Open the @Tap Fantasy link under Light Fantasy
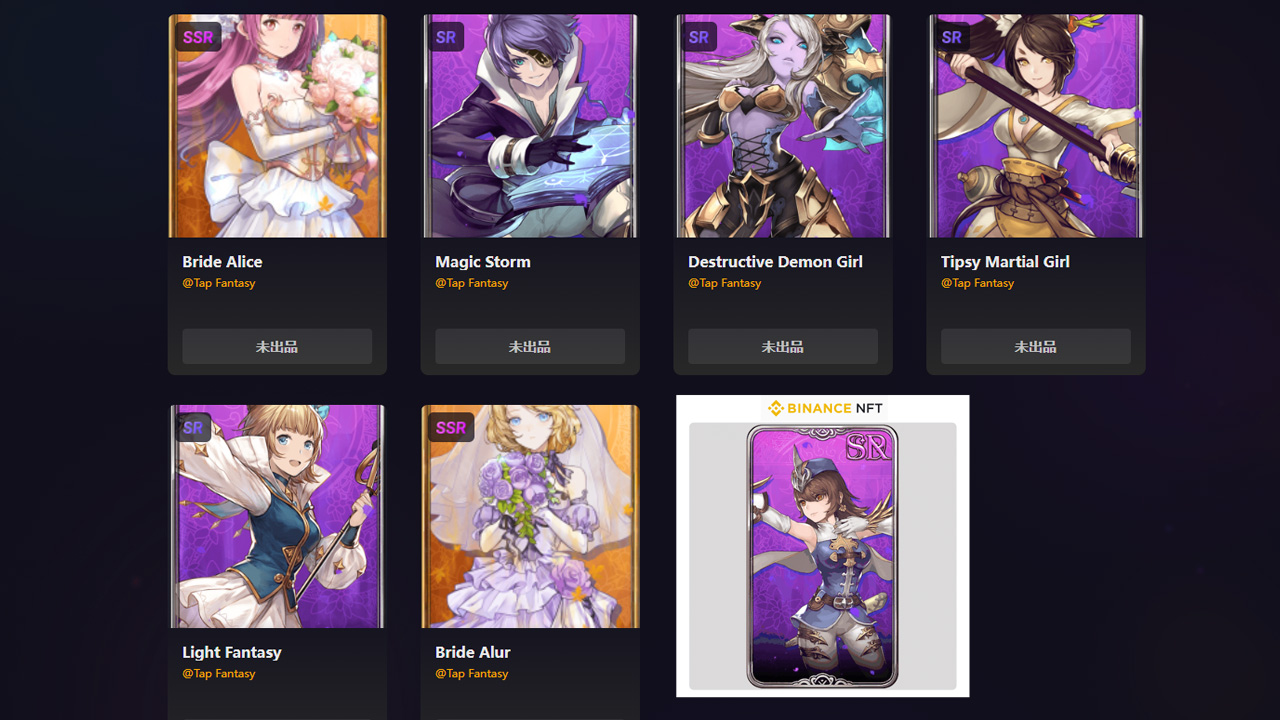The height and width of the screenshot is (720, 1280). (x=219, y=673)
